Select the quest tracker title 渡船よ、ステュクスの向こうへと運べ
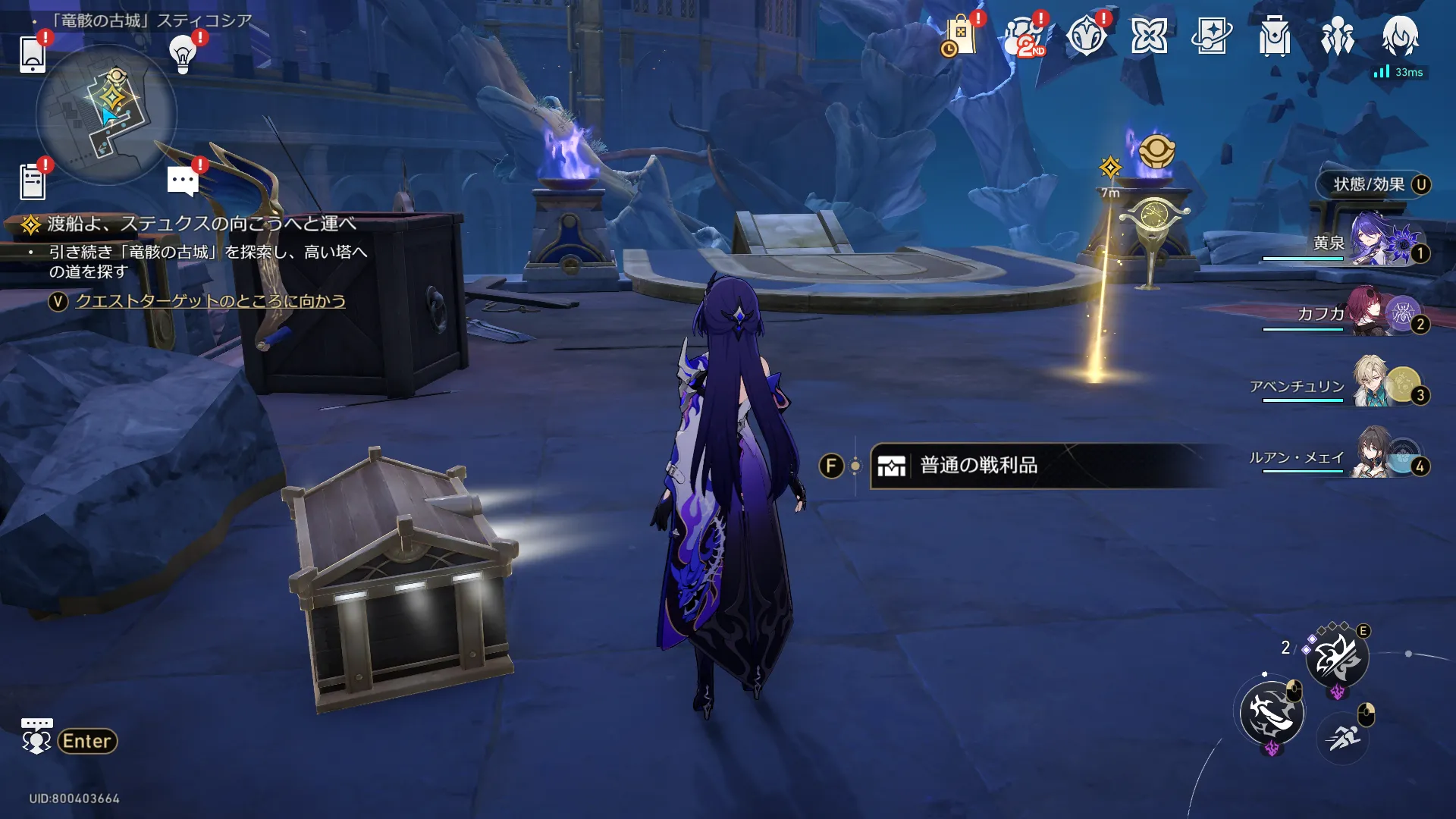1456x819 pixels. tap(201, 224)
